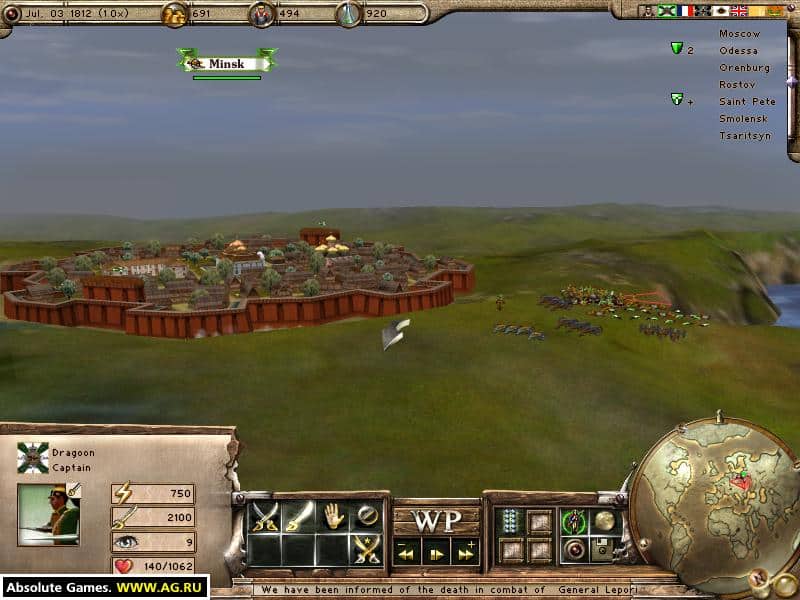The width and height of the screenshot is (800, 600).
Task: Click the play speed button
Action: pos(436,551)
